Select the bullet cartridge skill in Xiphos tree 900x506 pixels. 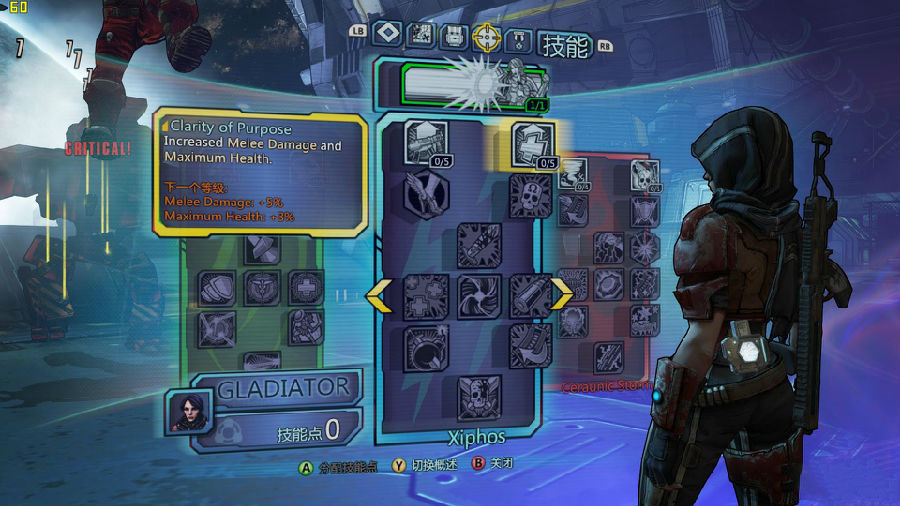(530, 296)
